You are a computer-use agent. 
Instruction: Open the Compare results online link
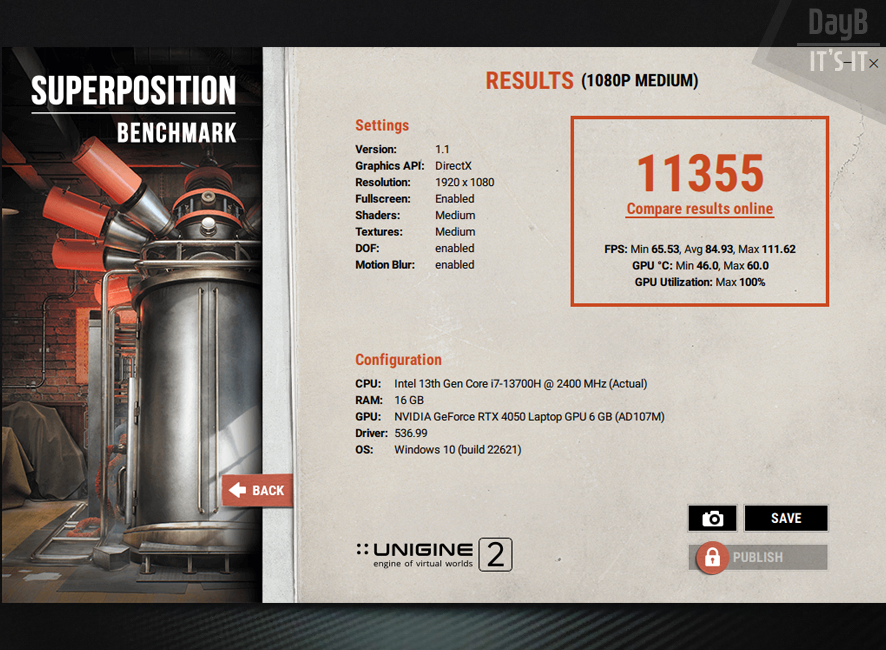[700, 209]
